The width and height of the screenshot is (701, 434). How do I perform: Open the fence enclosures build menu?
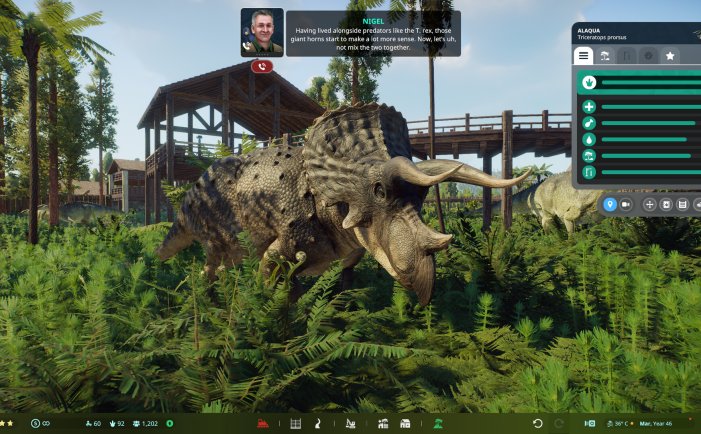[295, 424]
